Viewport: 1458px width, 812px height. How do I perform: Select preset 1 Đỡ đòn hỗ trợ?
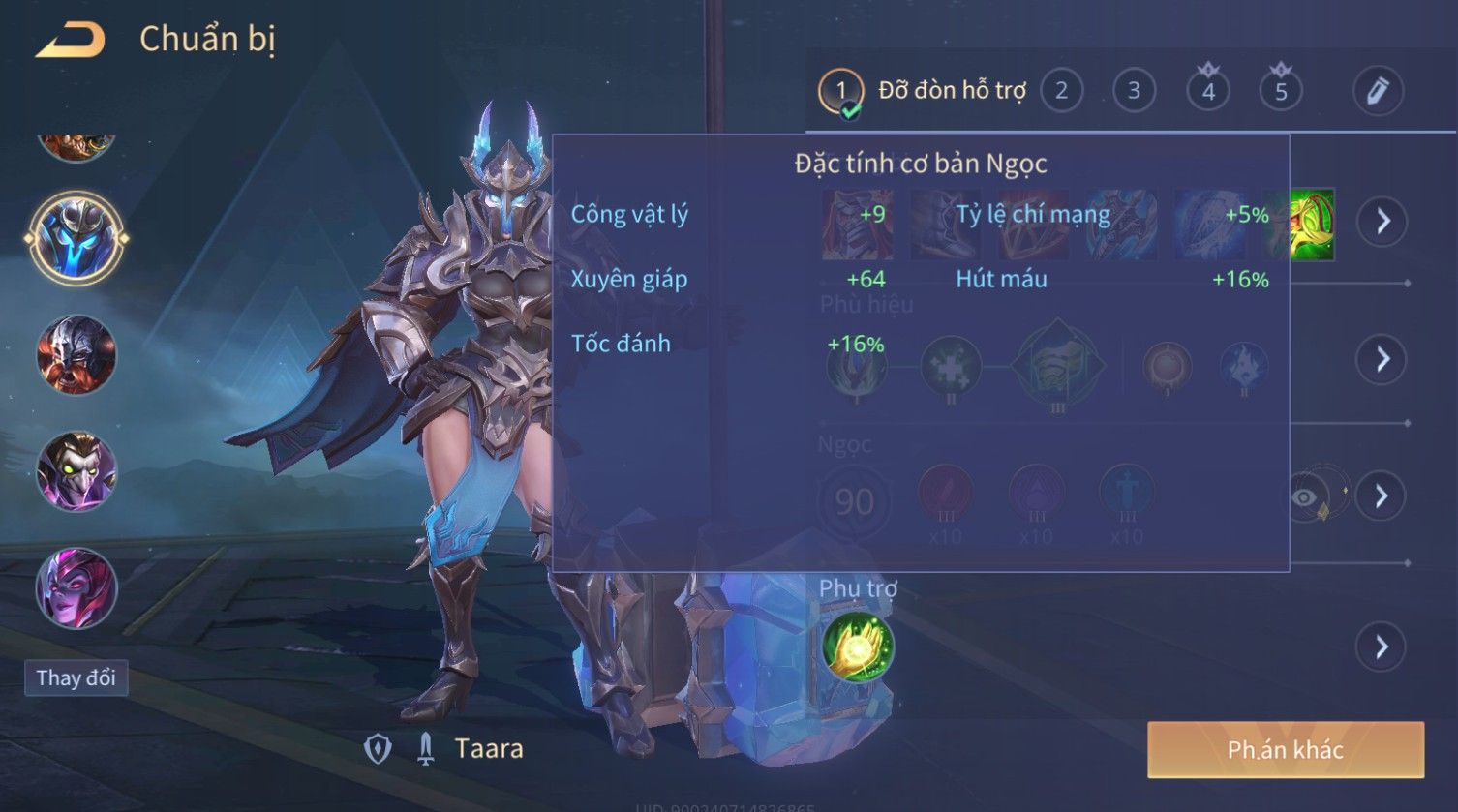[840, 92]
